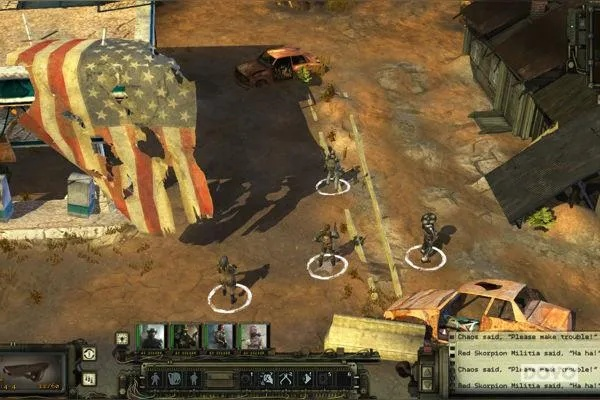Click the round button beside the weapon panel
The image size is (600, 400).
click(x=89, y=354)
